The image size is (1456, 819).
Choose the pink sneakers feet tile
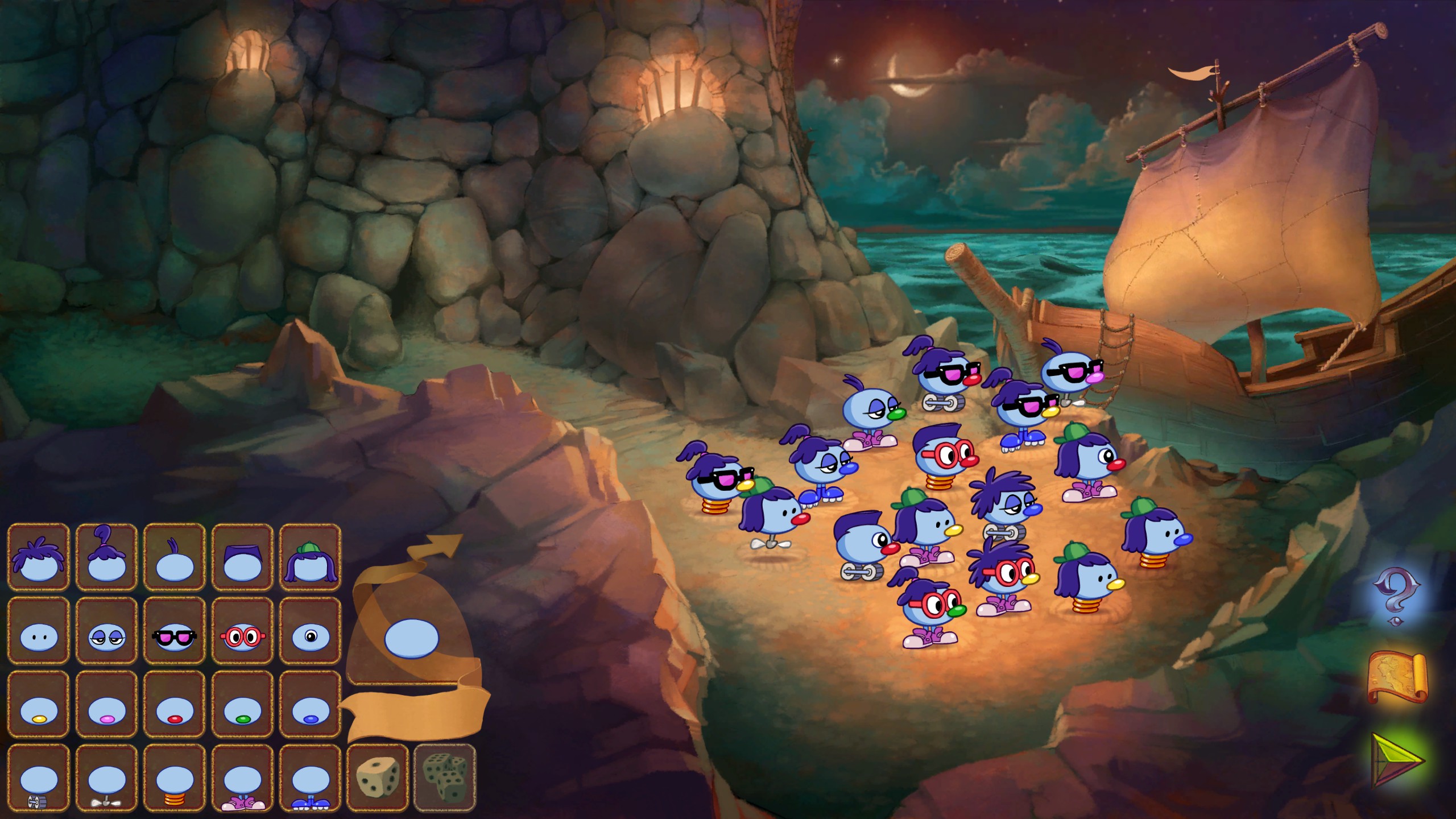[x=242, y=779]
